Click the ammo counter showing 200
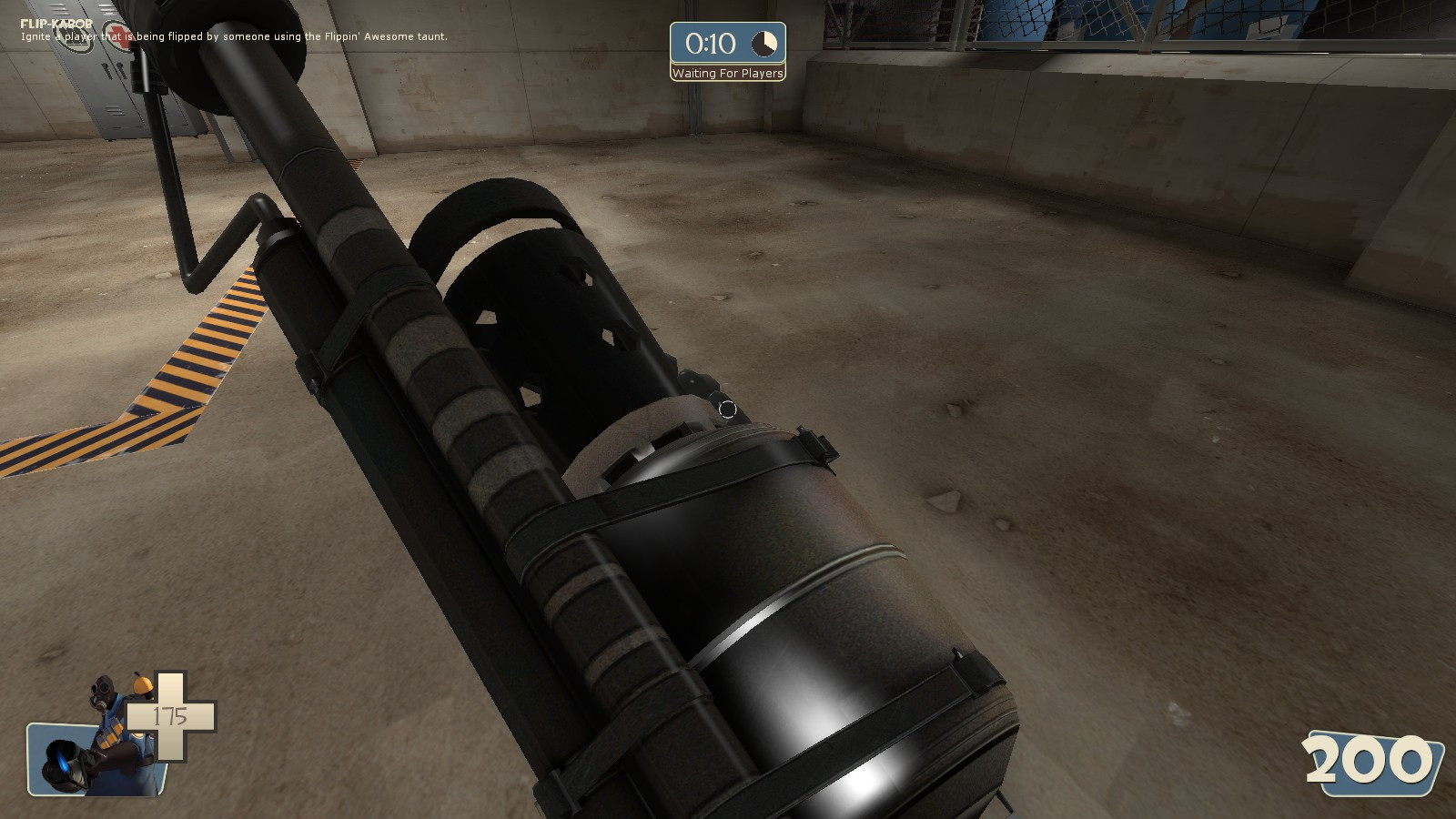The width and height of the screenshot is (1456, 819). point(1368,758)
